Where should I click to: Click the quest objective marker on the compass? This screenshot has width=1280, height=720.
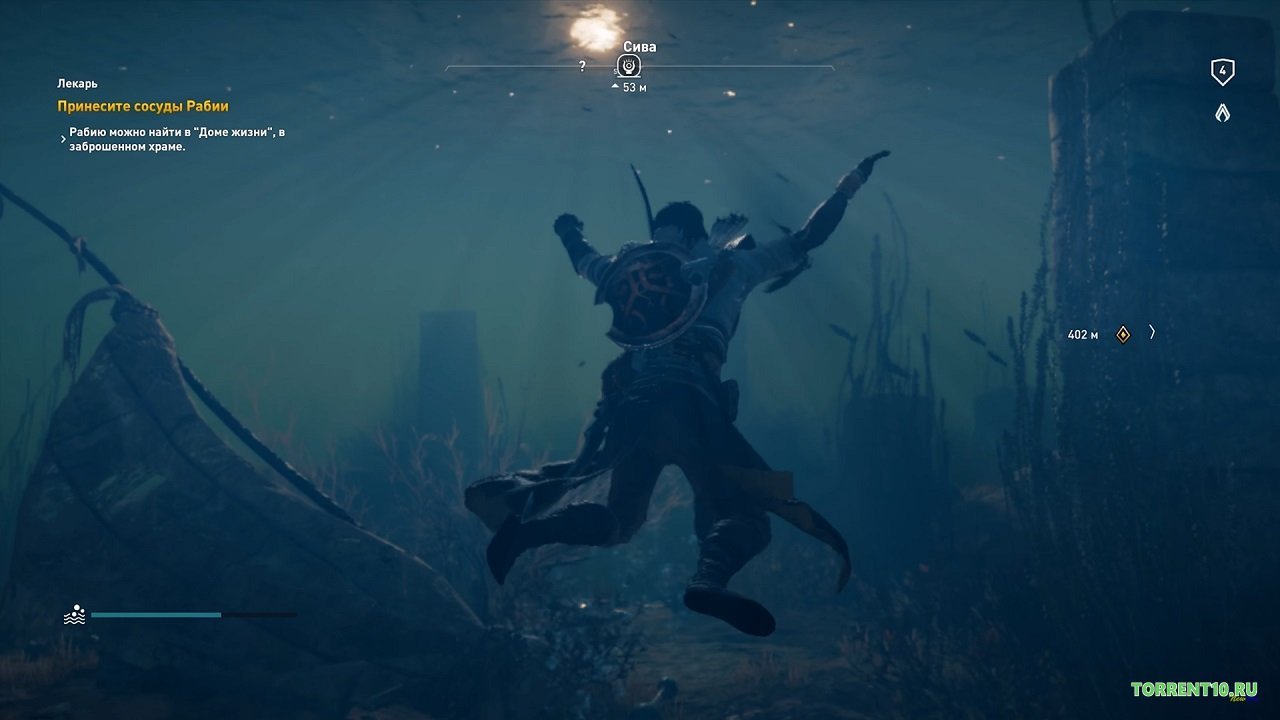coord(628,64)
